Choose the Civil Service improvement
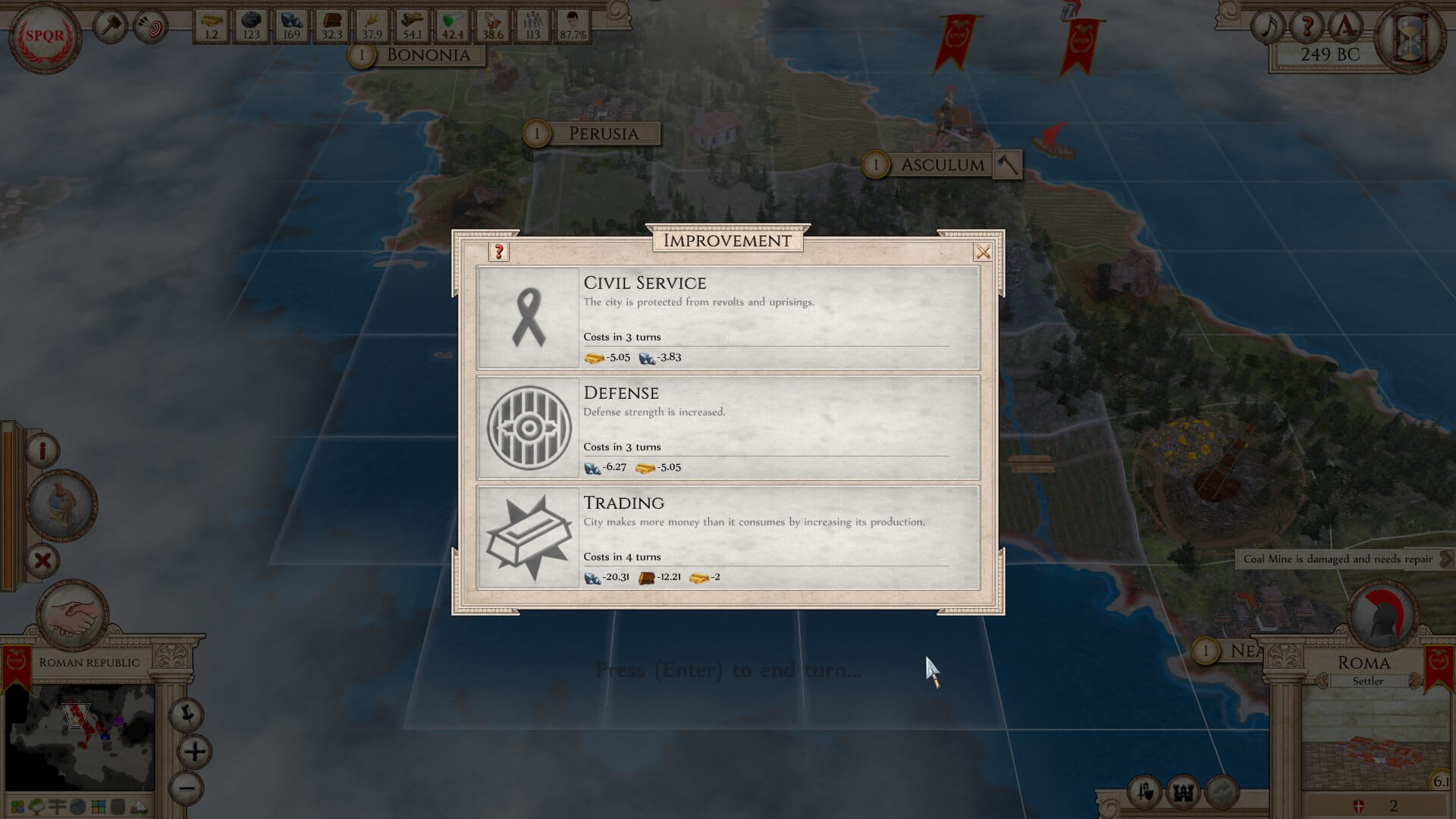 (x=728, y=318)
